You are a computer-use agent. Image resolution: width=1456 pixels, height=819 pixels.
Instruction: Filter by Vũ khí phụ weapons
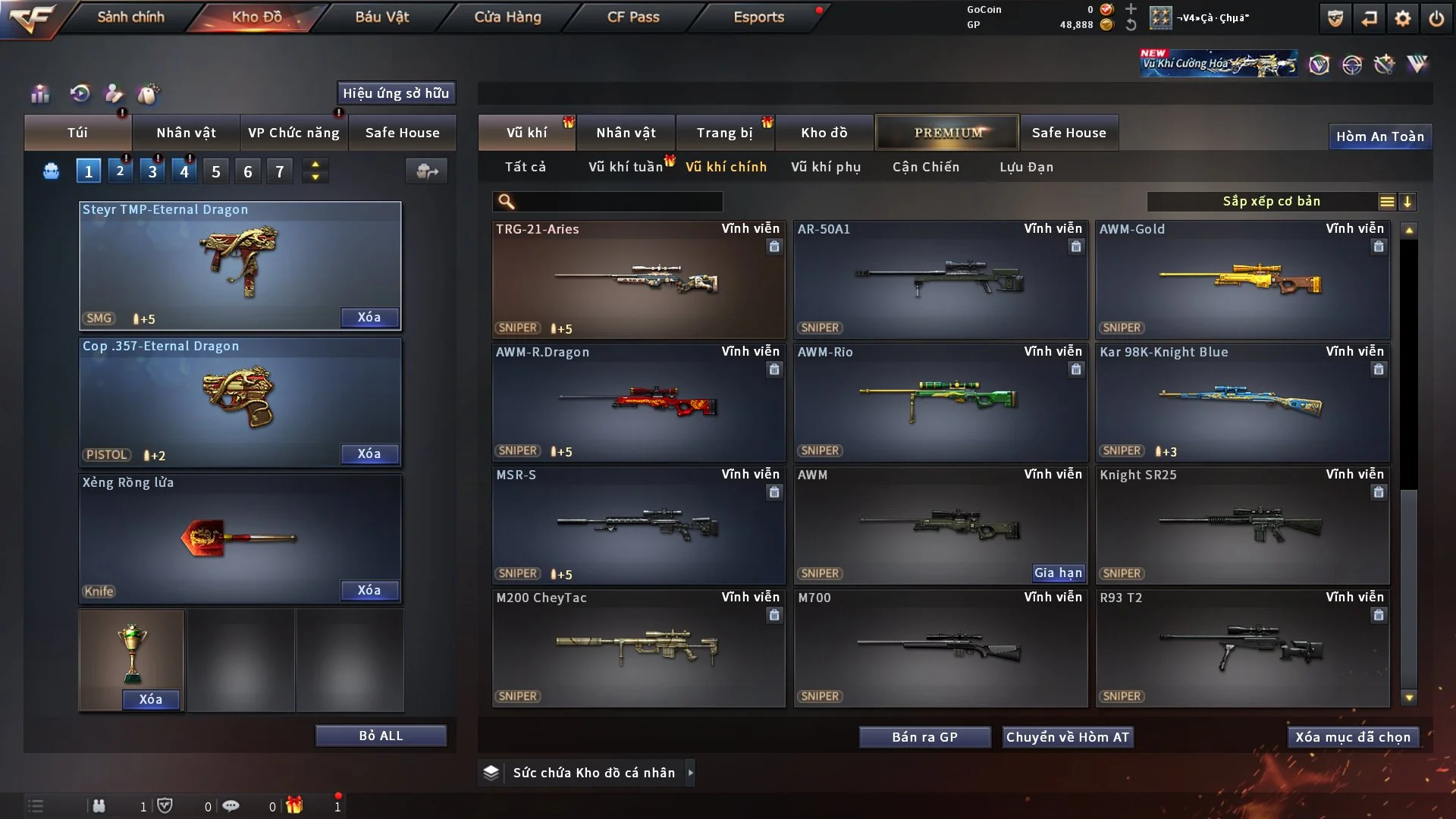(x=826, y=167)
